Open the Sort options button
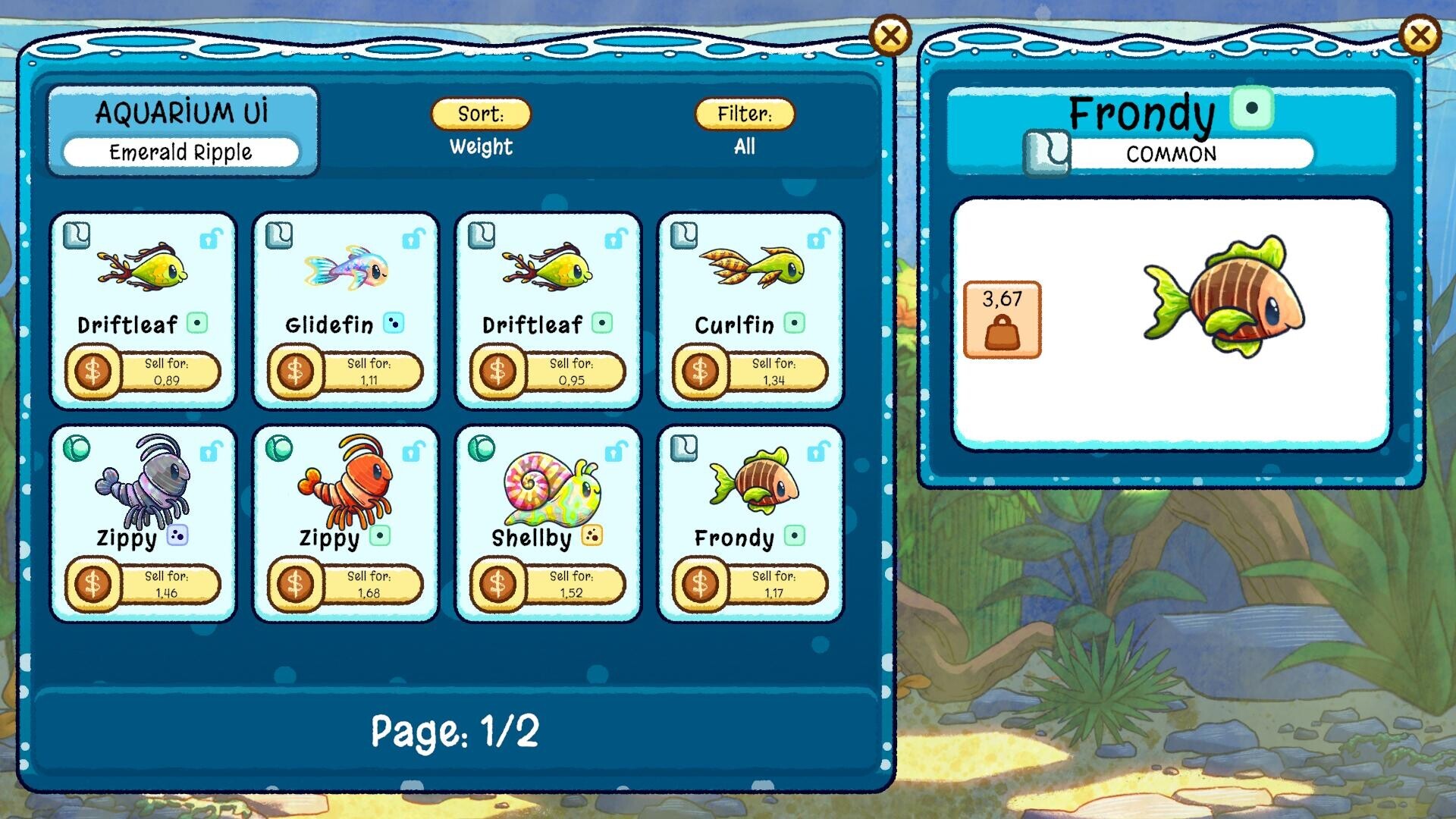 tap(481, 114)
